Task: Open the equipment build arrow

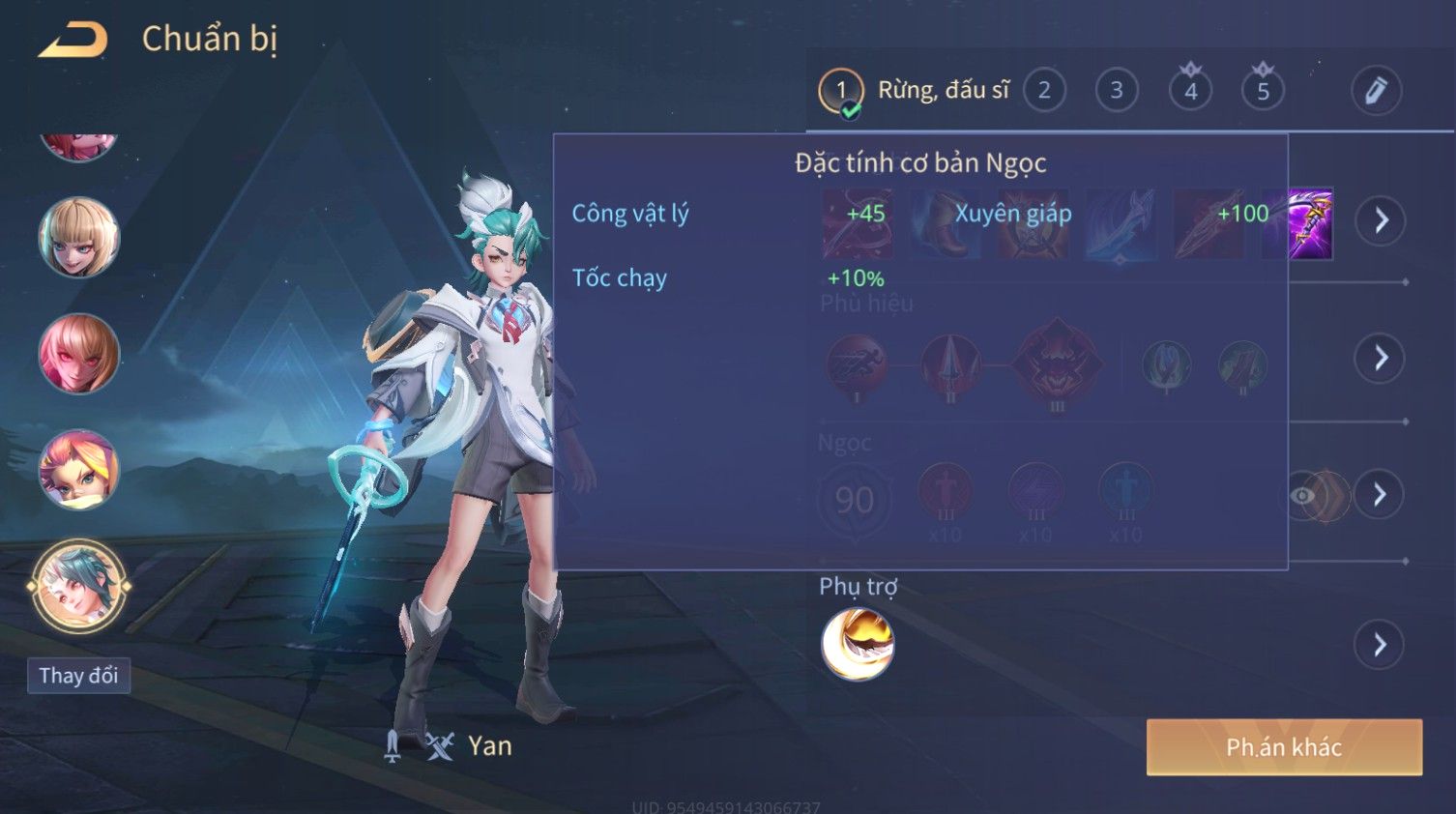Action: pos(1380,220)
